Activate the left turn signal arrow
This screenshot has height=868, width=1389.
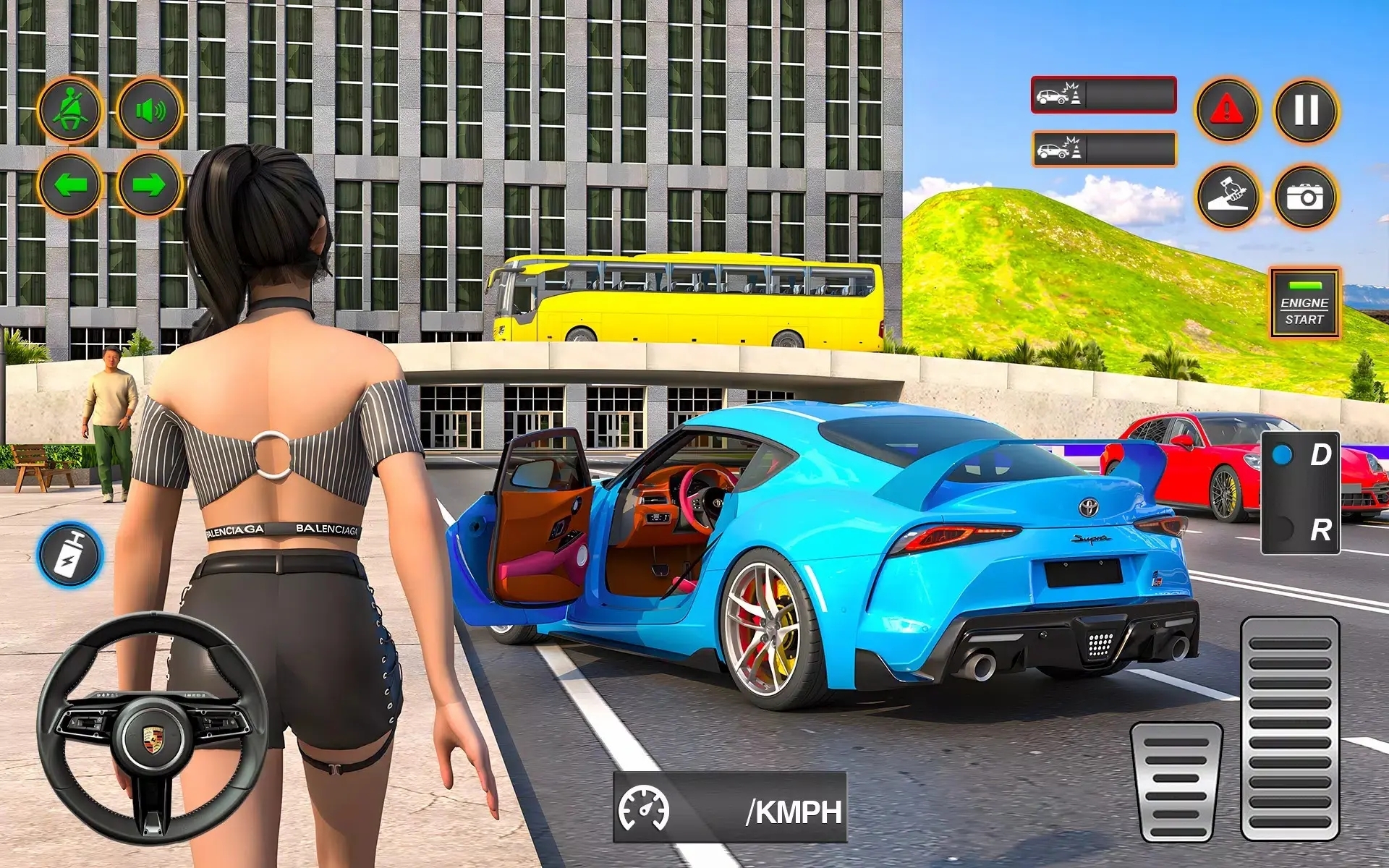click(x=70, y=185)
